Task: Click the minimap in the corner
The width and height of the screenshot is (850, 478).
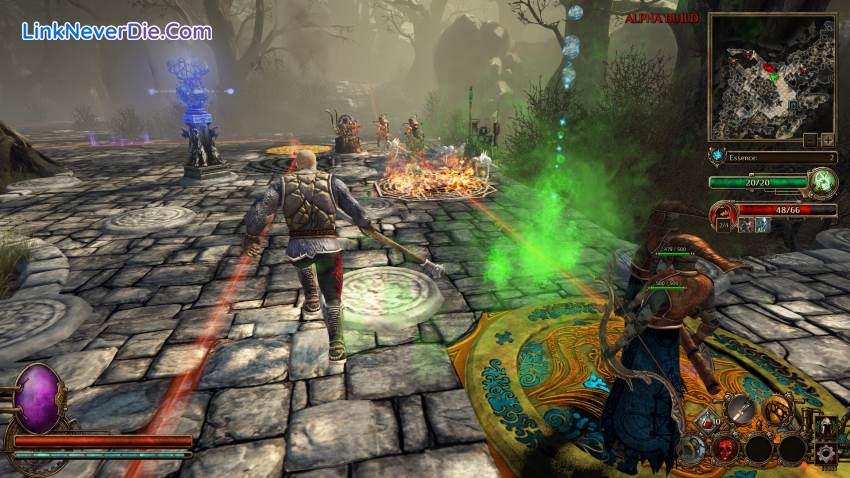Action: (x=771, y=77)
